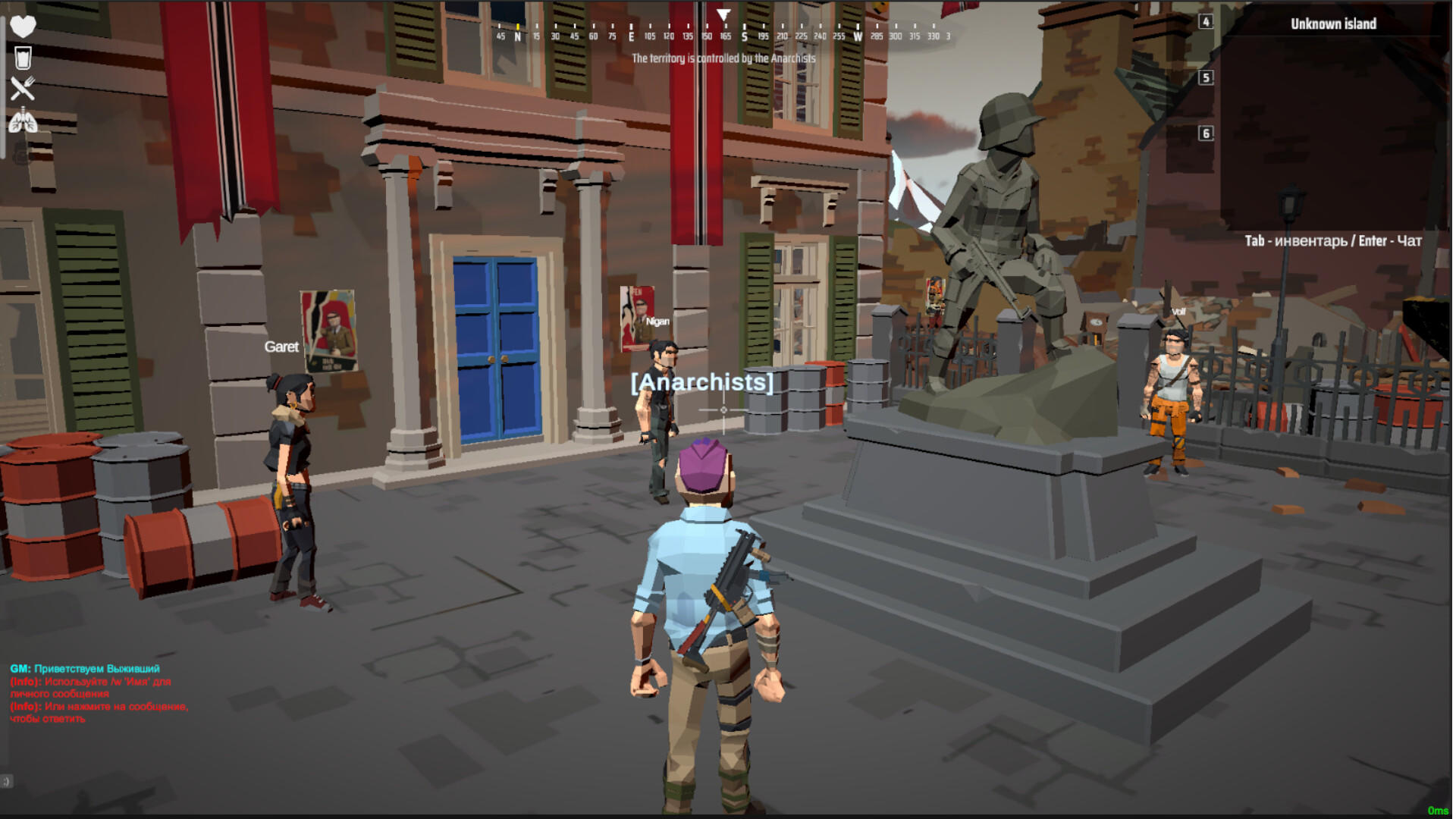This screenshot has width=1456, height=819.
Task: Click the crosshair in screen center
Action: pos(726,409)
